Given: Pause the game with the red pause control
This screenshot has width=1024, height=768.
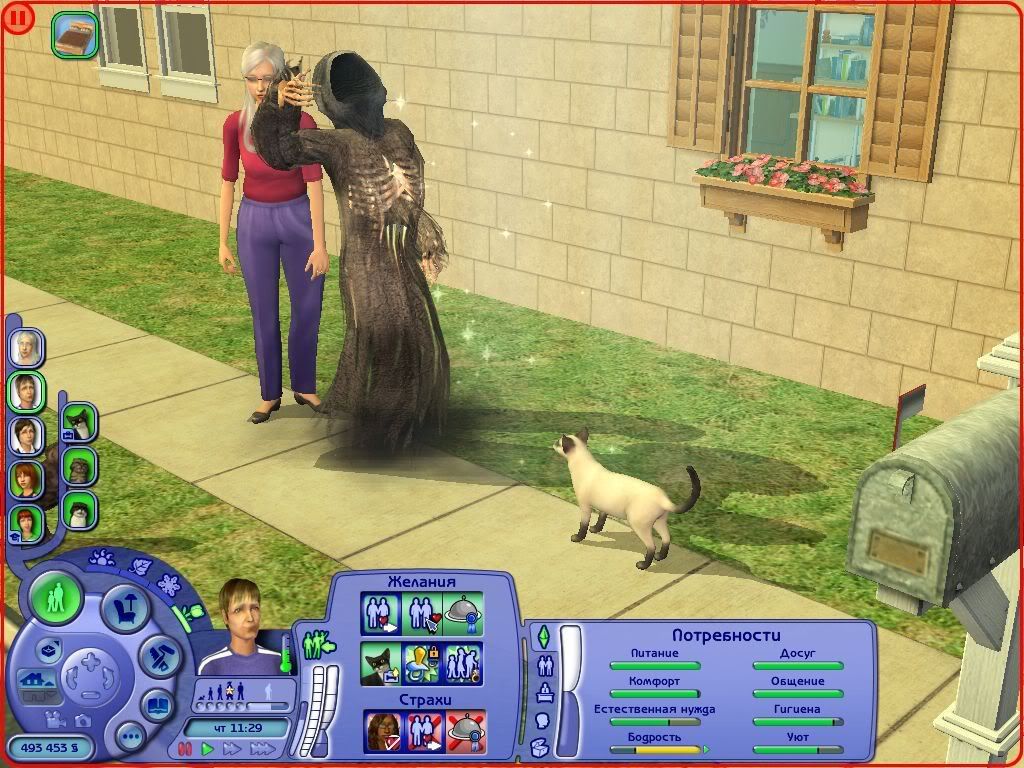Looking at the screenshot, I should pyautogui.click(x=184, y=748).
